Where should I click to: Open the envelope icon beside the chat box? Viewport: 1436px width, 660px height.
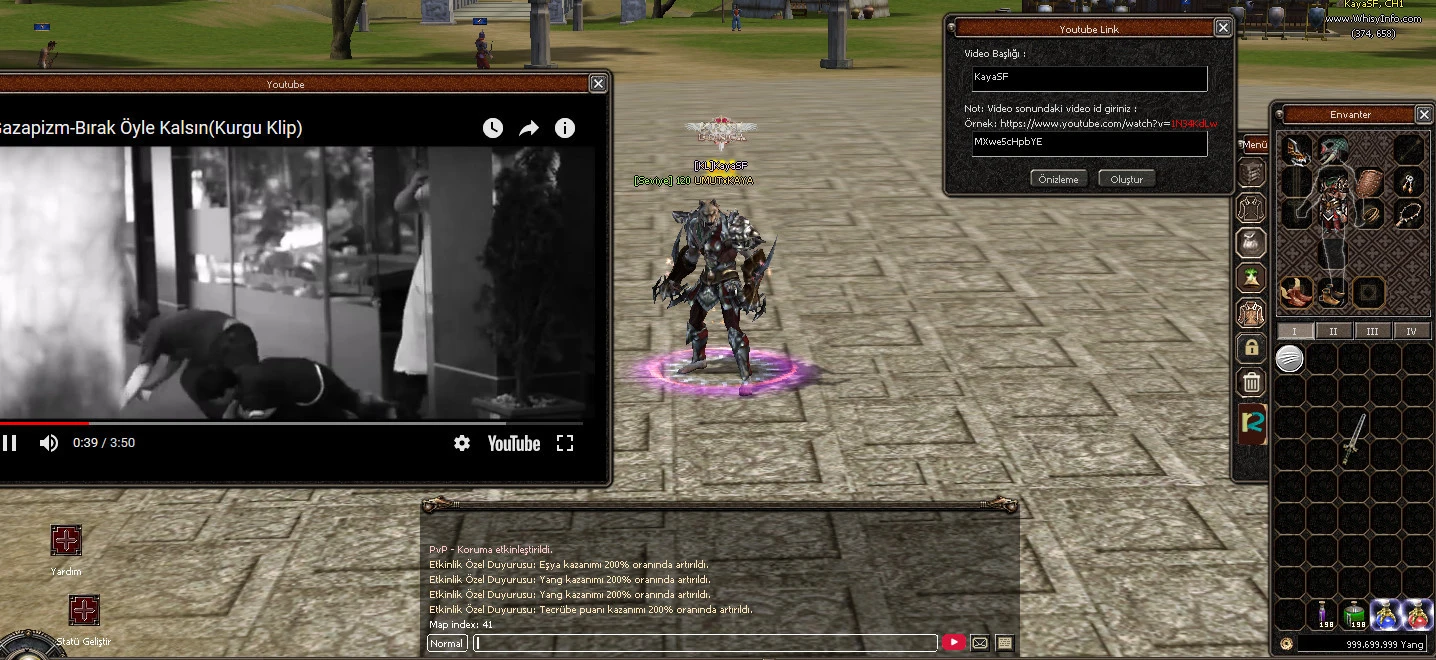point(980,643)
